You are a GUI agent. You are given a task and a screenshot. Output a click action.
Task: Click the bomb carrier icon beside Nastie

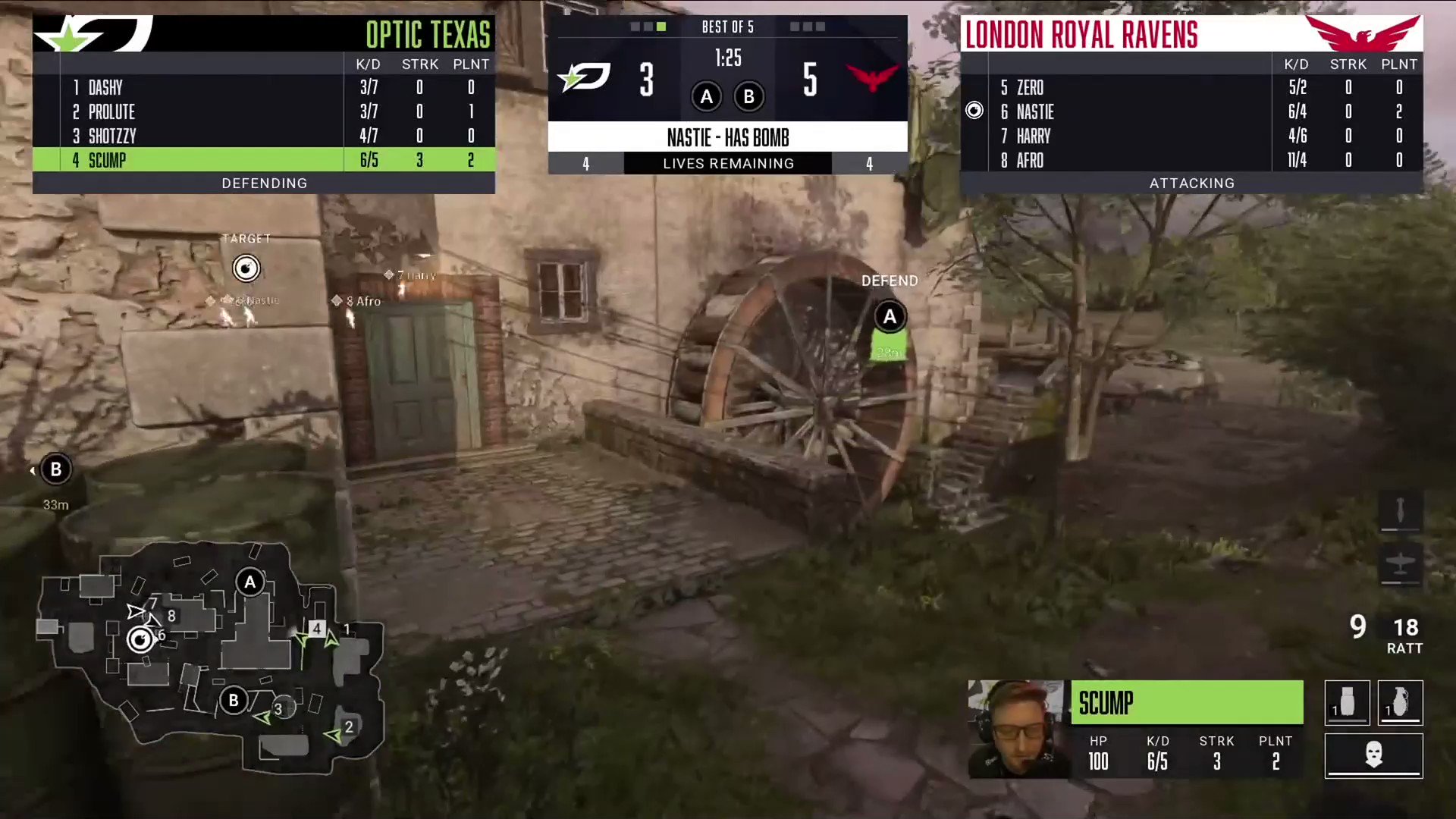(974, 111)
